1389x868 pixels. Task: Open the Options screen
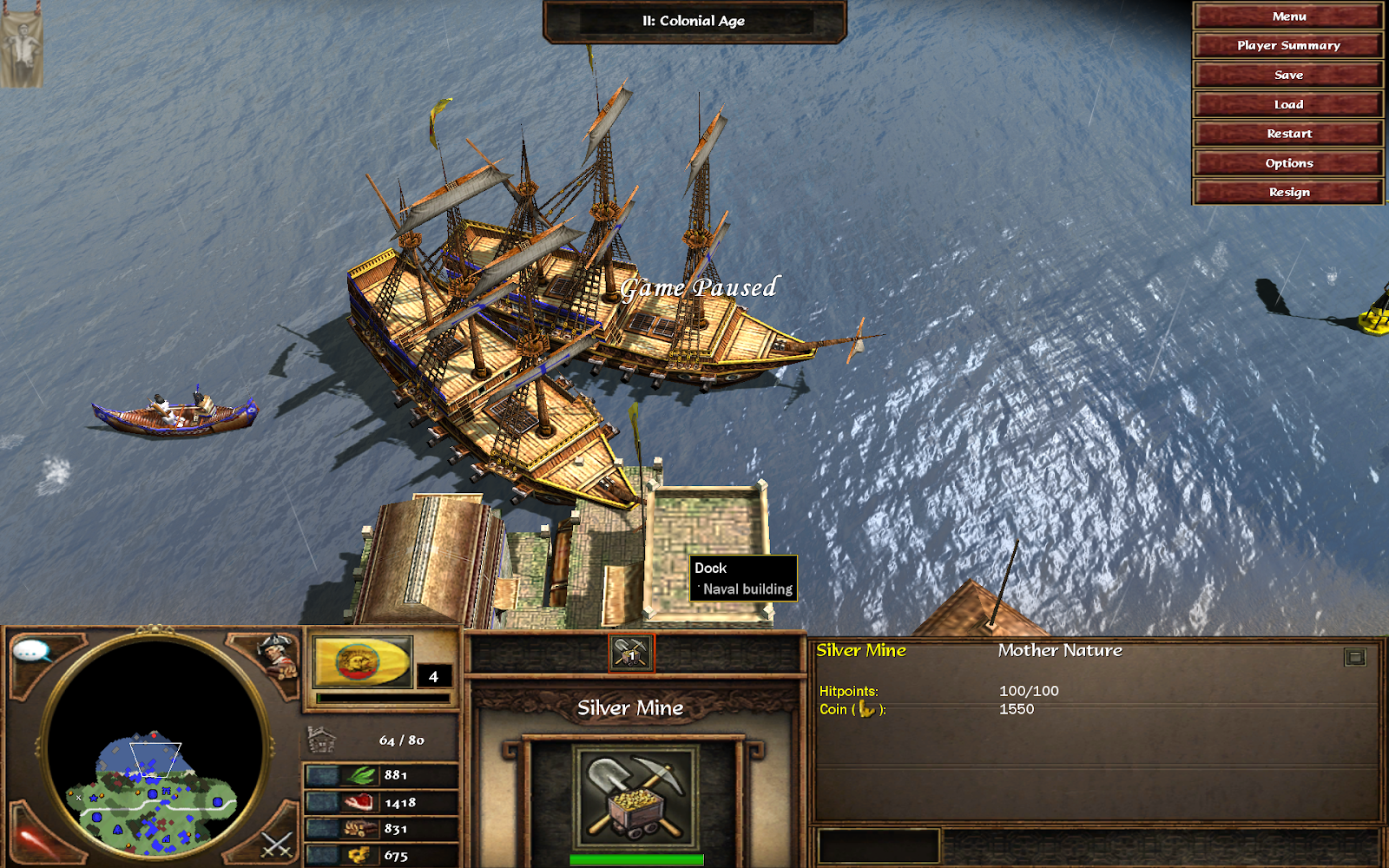pos(1288,163)
